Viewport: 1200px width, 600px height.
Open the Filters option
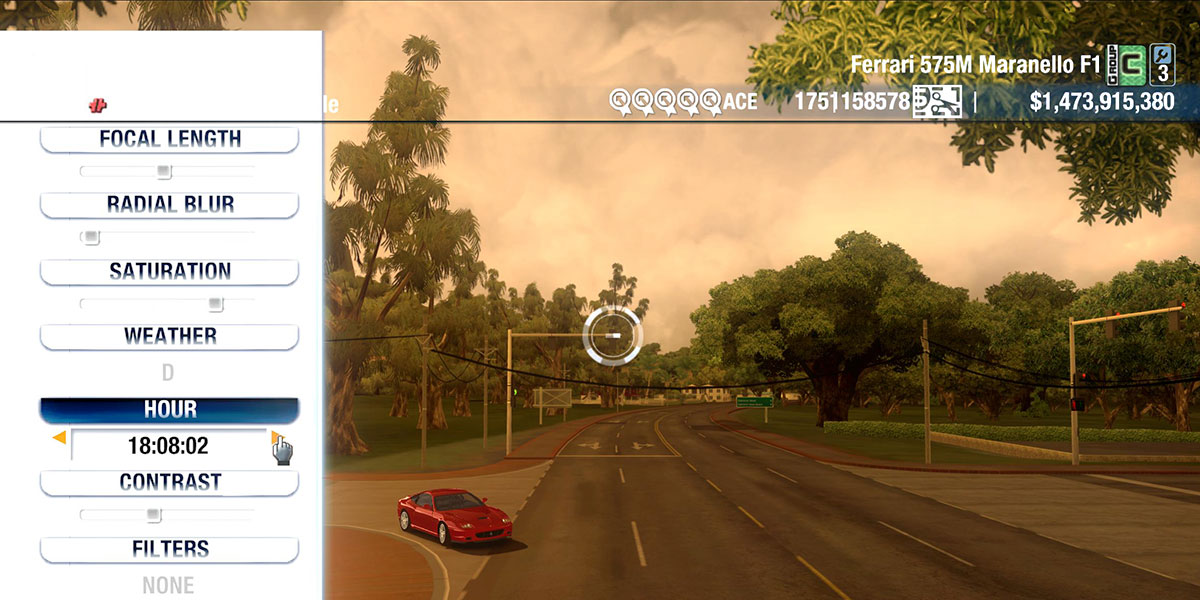tap(169, 549)
